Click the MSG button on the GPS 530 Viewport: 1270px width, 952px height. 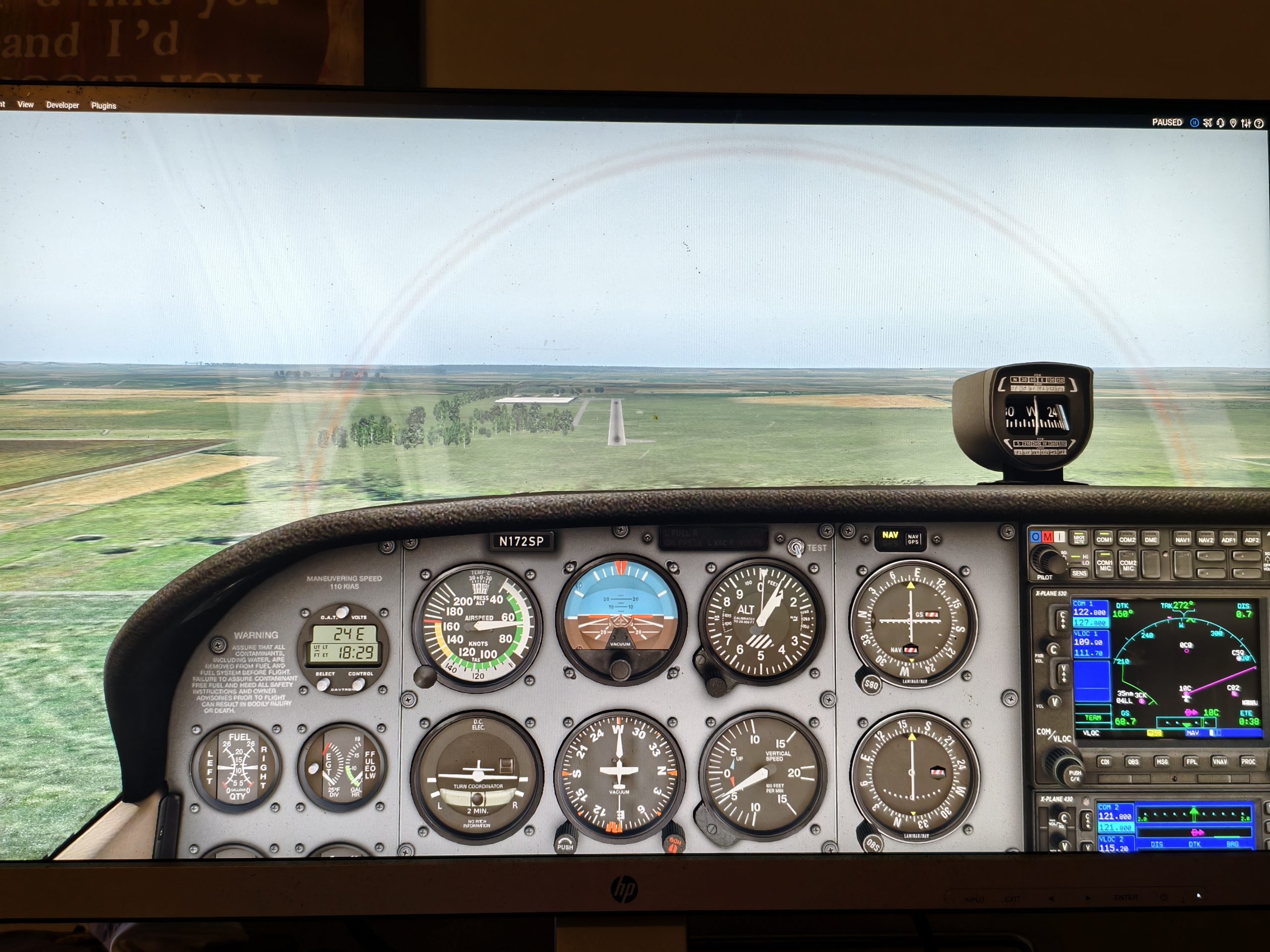click(1162, 762)
